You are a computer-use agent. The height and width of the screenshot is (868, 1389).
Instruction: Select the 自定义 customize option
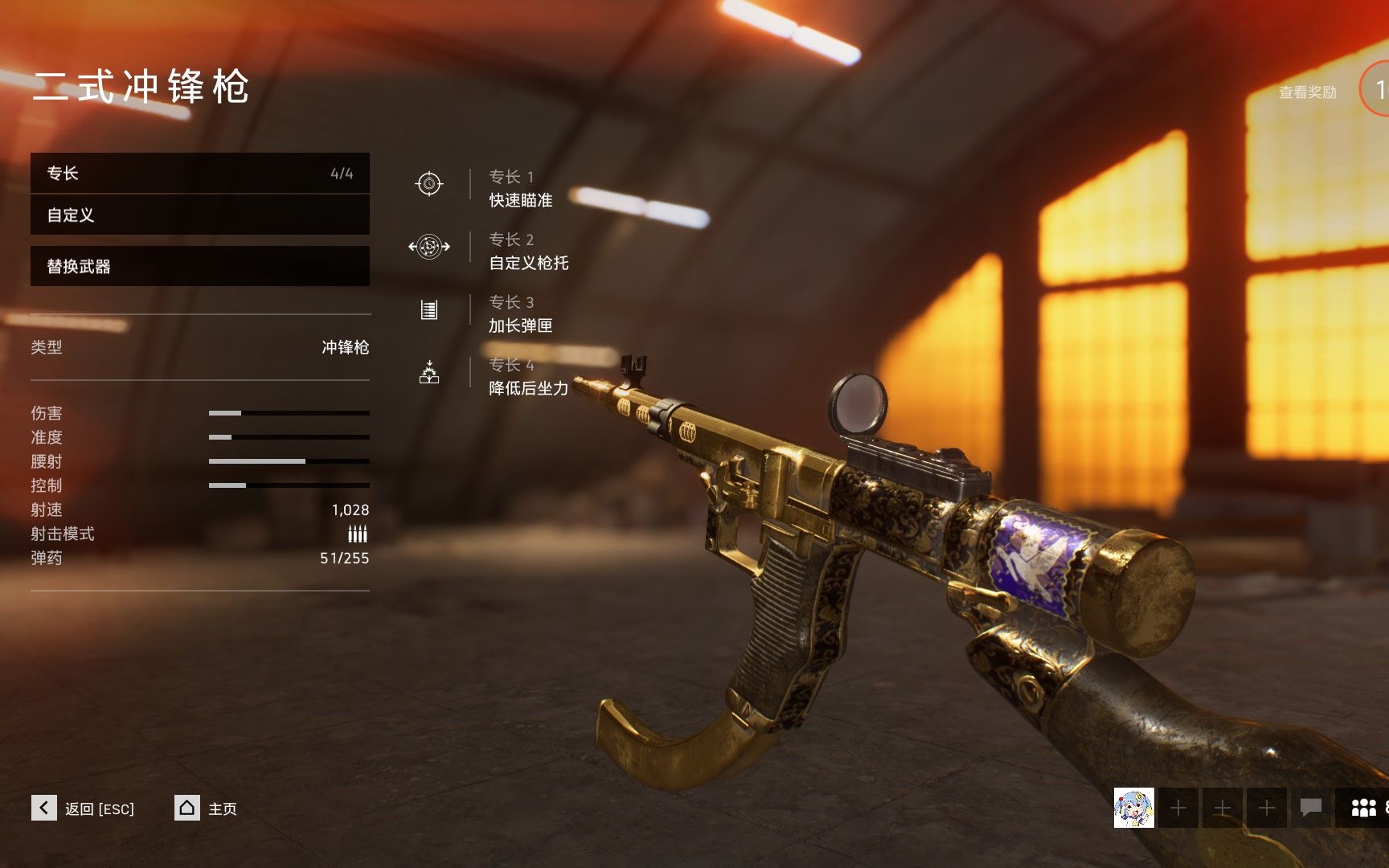[x=199, y=215]
